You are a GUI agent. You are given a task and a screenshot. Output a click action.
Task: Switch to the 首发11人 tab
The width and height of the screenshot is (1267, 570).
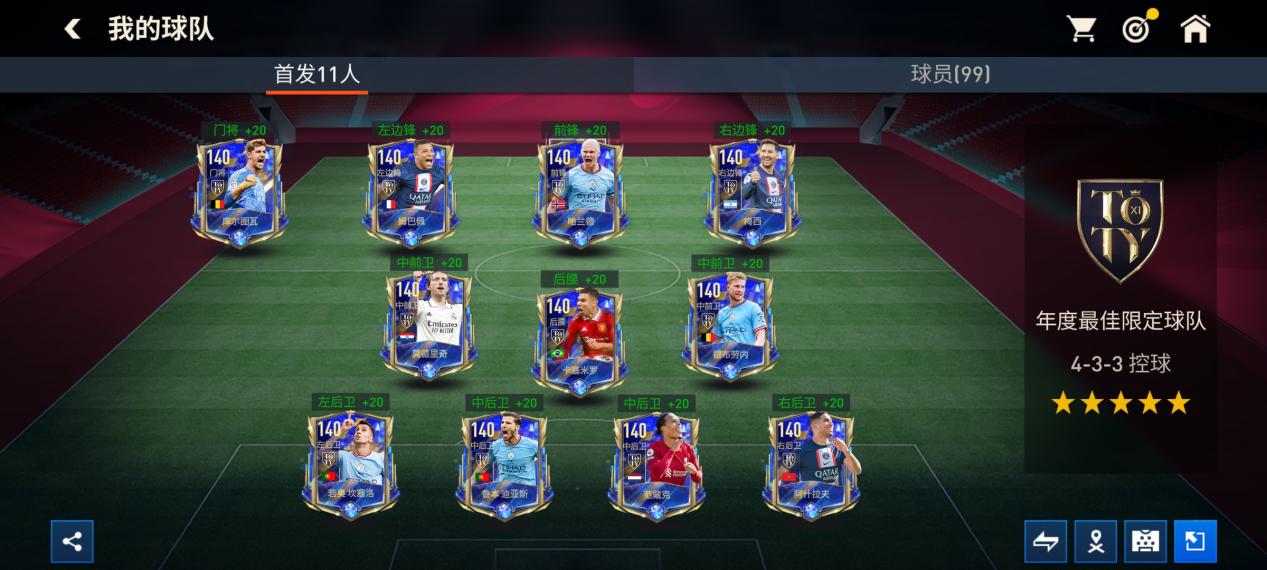pos(317,74)
